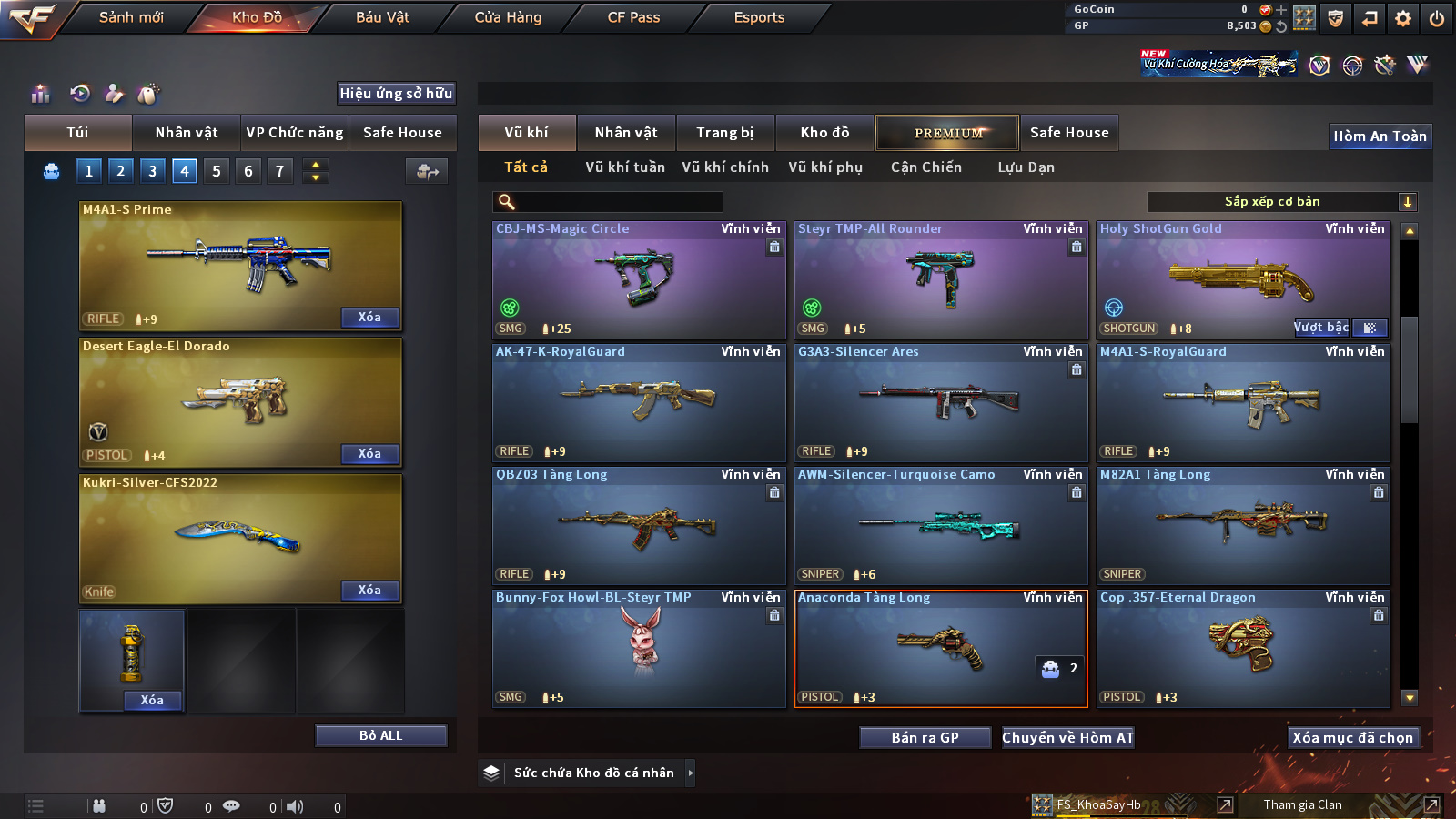1456x819 pixels.
Task: Show the Cận Chiến melee category
Action: (925, 167)
